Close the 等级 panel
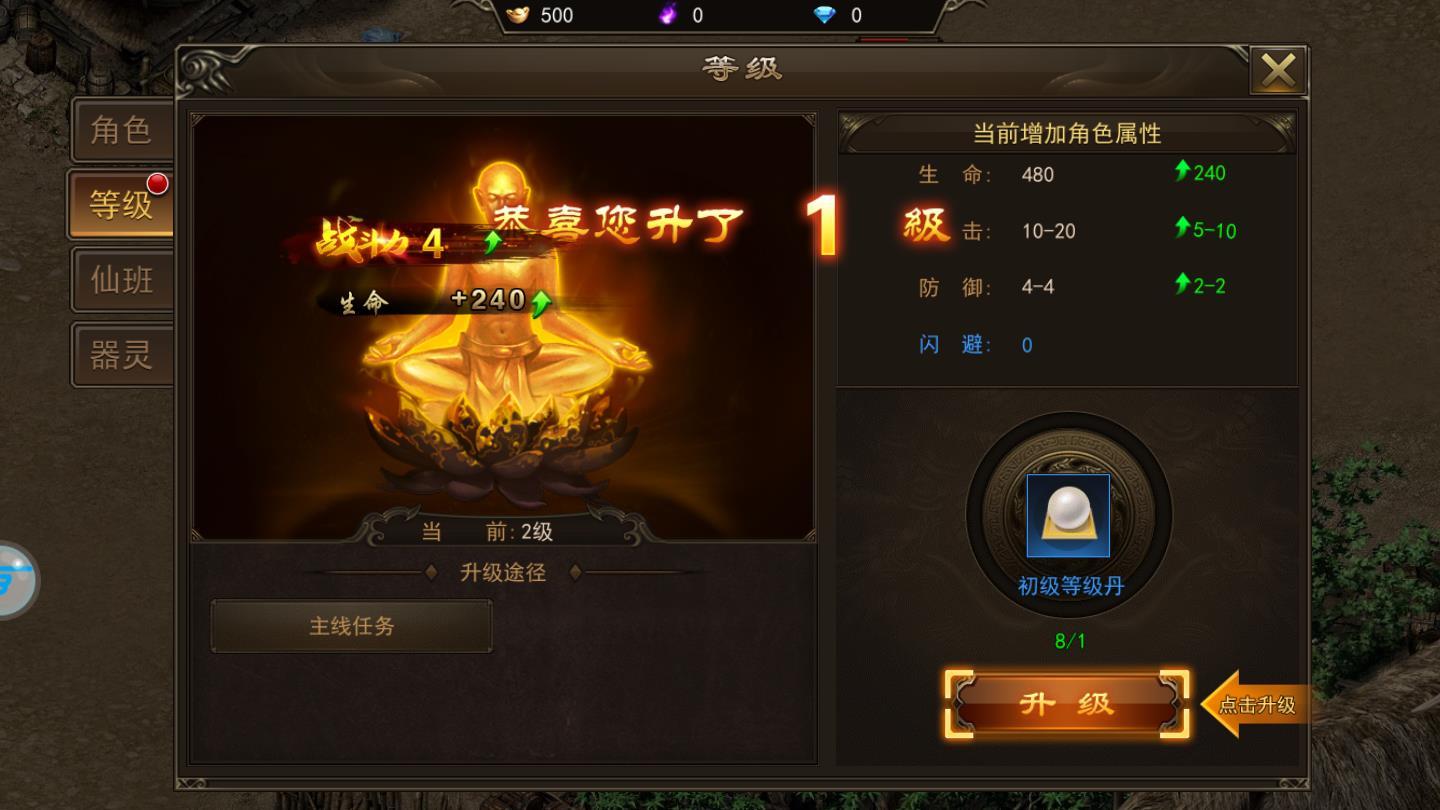Screen dimensions: 1440x810 1280,70
